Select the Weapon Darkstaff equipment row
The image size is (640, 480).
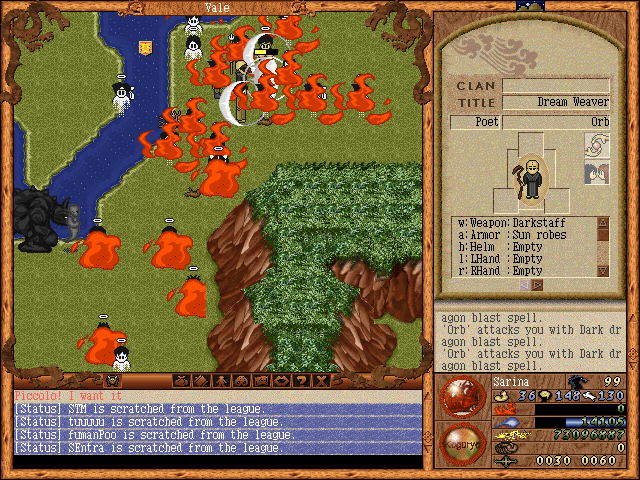tap(525, 222)
